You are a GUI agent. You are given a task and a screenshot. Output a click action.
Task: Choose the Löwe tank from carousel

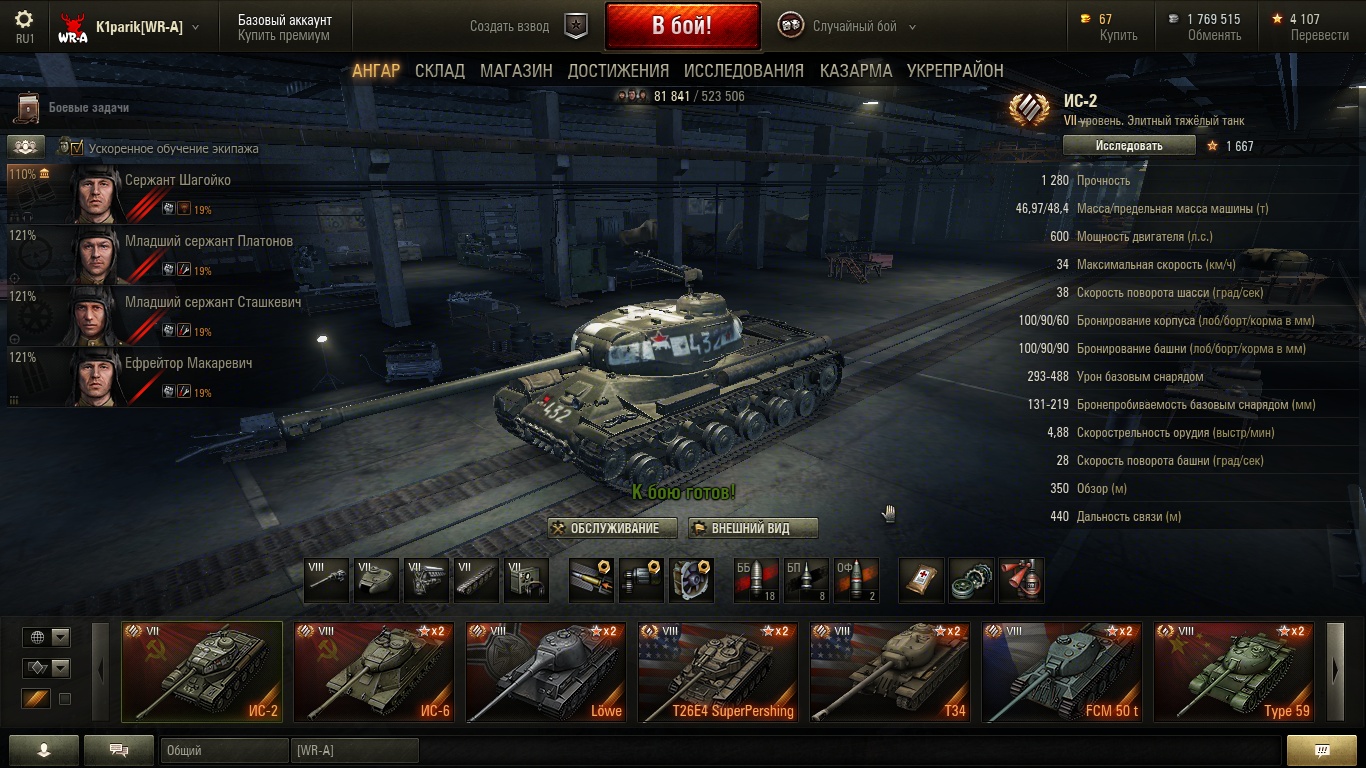pos(546,672)
